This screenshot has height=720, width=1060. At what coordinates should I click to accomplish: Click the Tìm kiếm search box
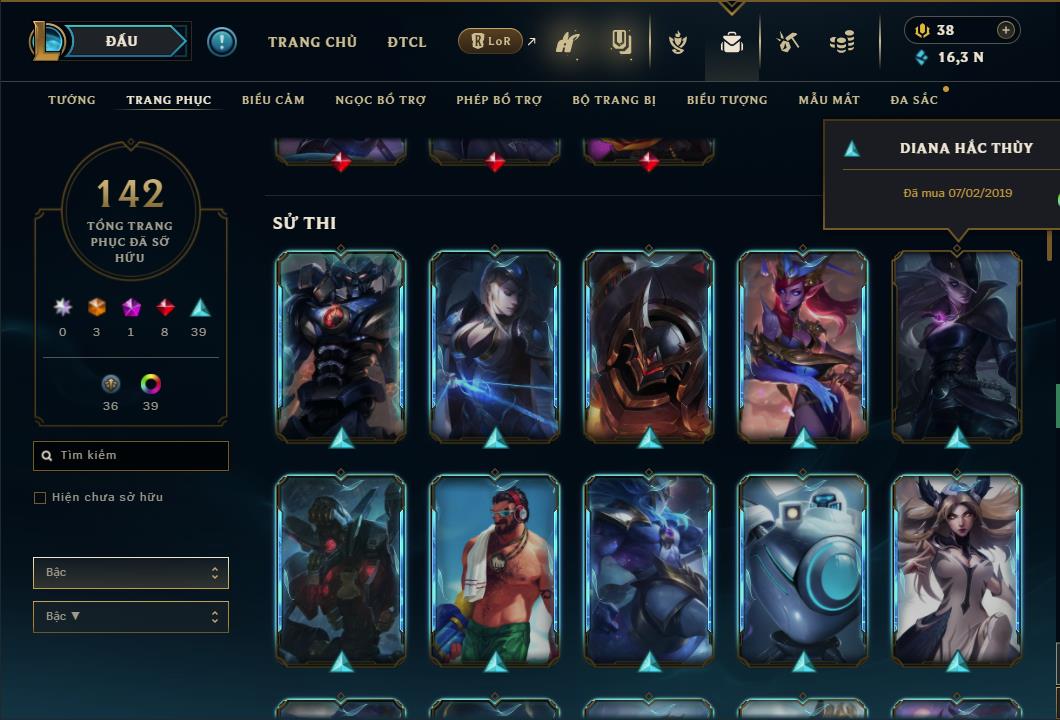point(131,456)
